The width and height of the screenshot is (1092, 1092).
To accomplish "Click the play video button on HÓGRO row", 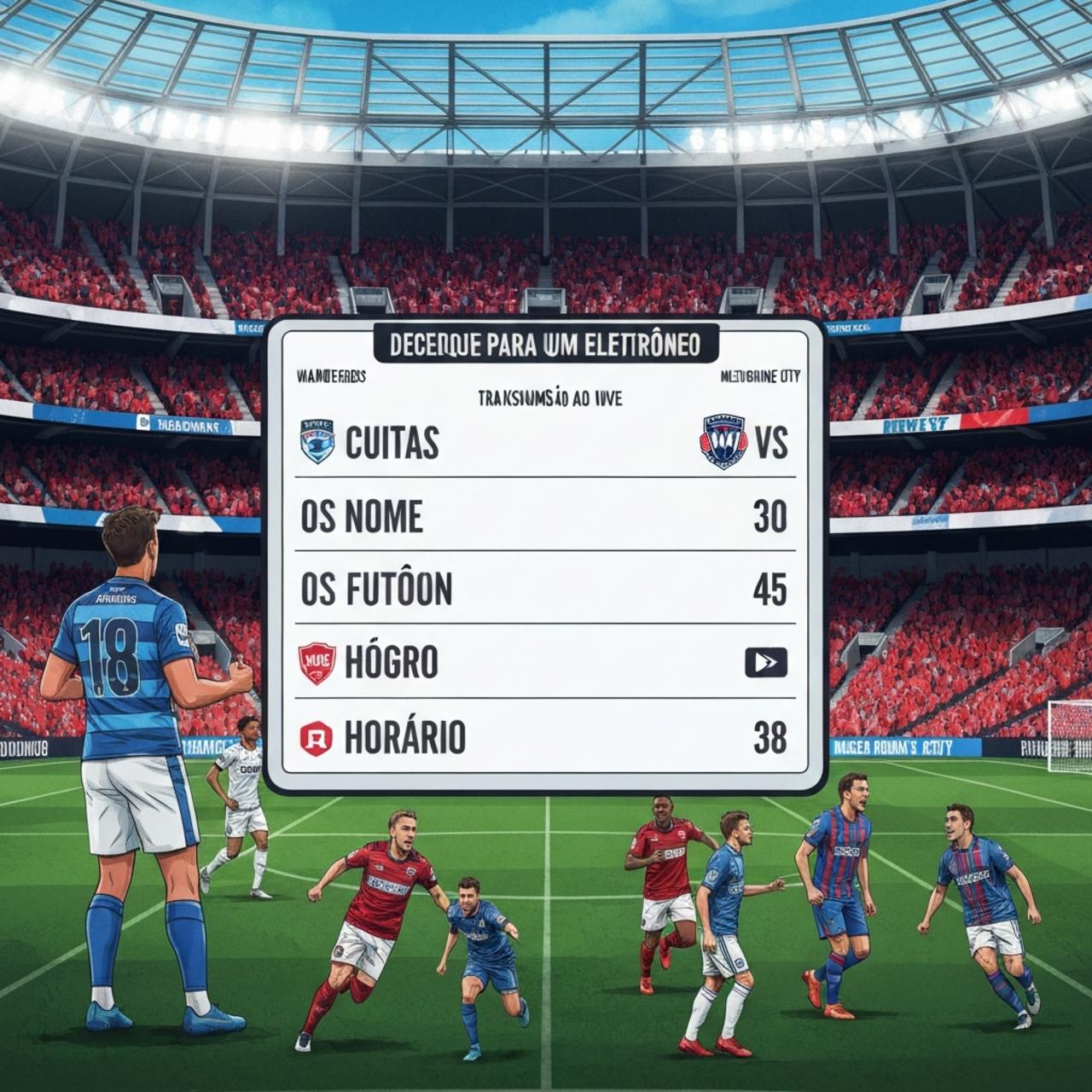I will coord(765,662).
